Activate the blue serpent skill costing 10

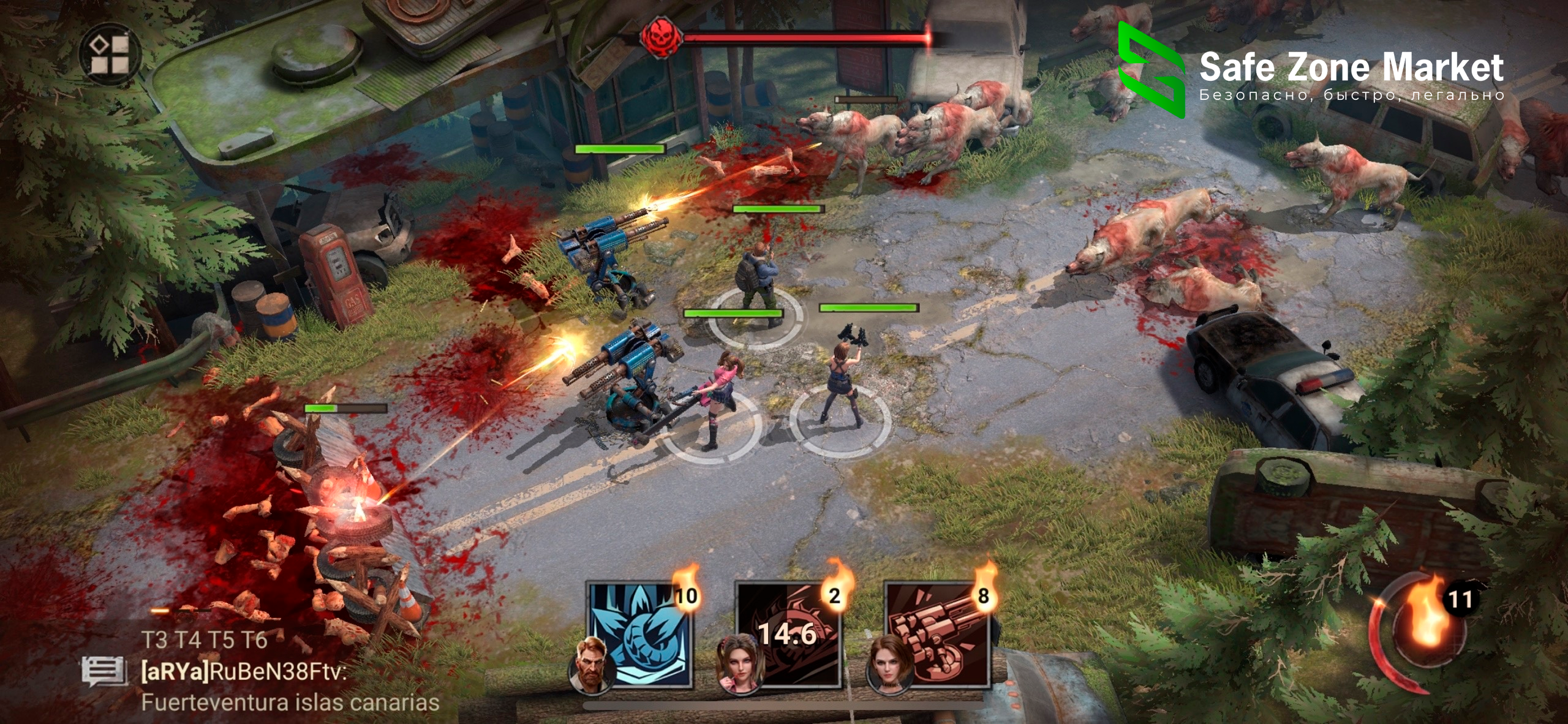(x=641, y=634)
